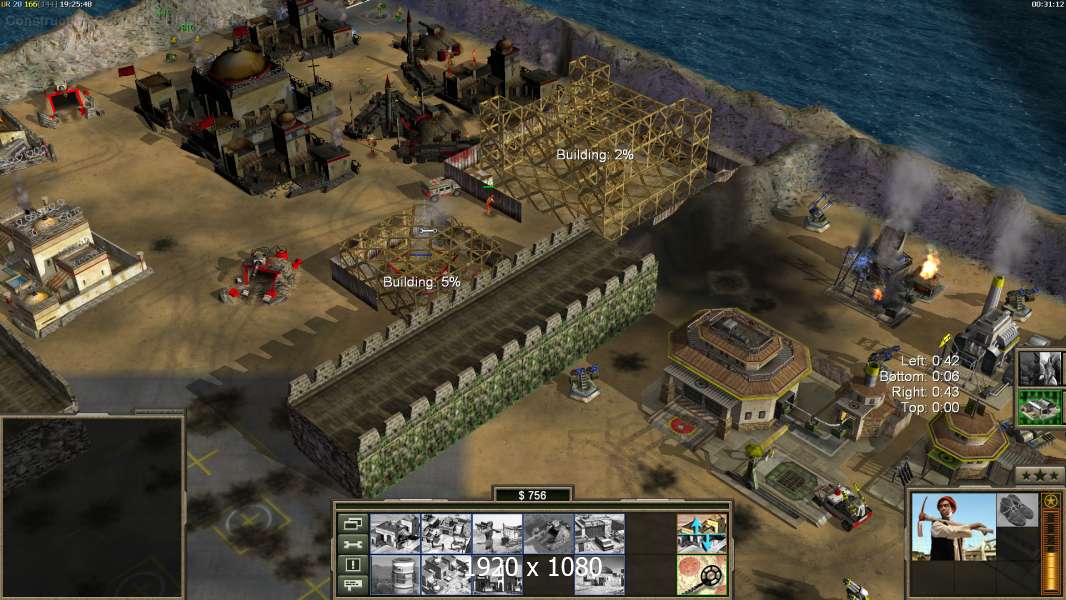Click the exclamation mark button
The height and width of the screenshot is (600, 1066).
tap(352, 565)
